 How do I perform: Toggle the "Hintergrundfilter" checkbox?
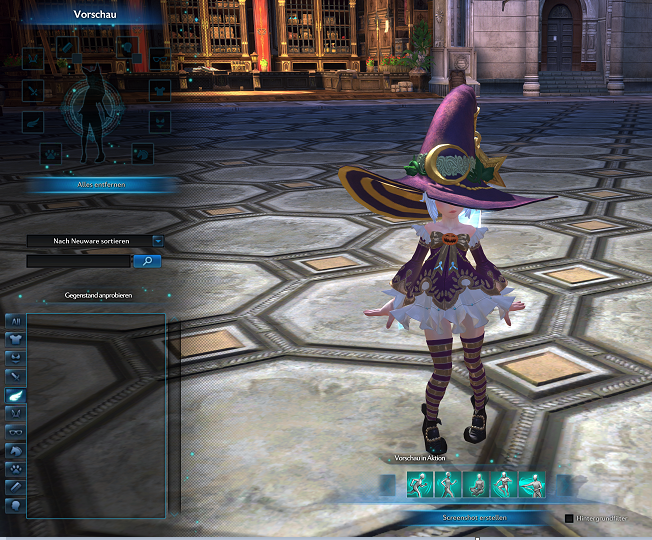pyautogui.click(x=569, y=519)
